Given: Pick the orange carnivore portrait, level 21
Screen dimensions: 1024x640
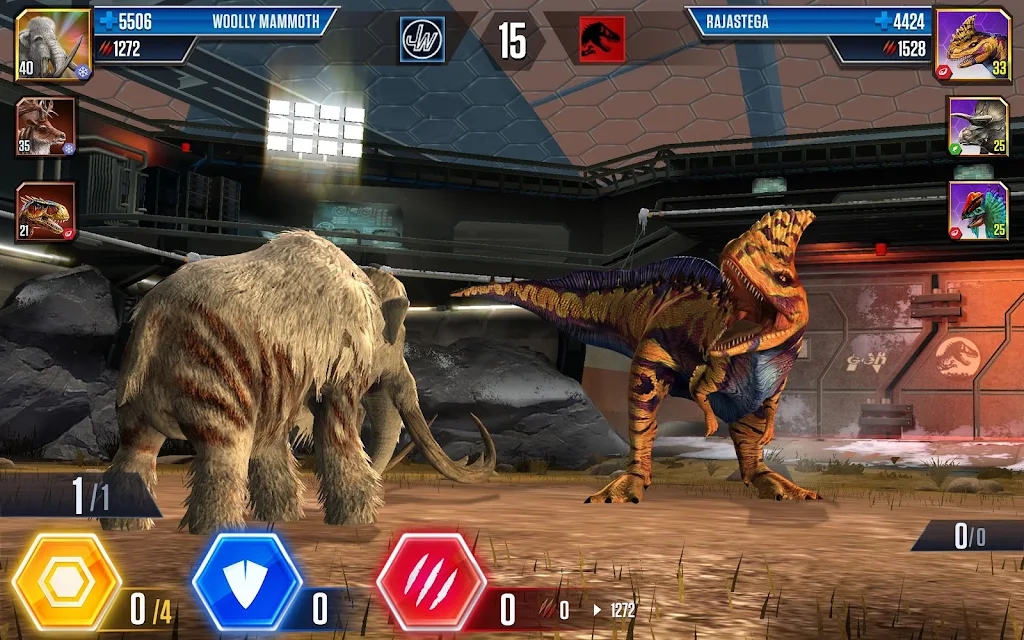Looking at the screenshot, I should coord(45,212).
